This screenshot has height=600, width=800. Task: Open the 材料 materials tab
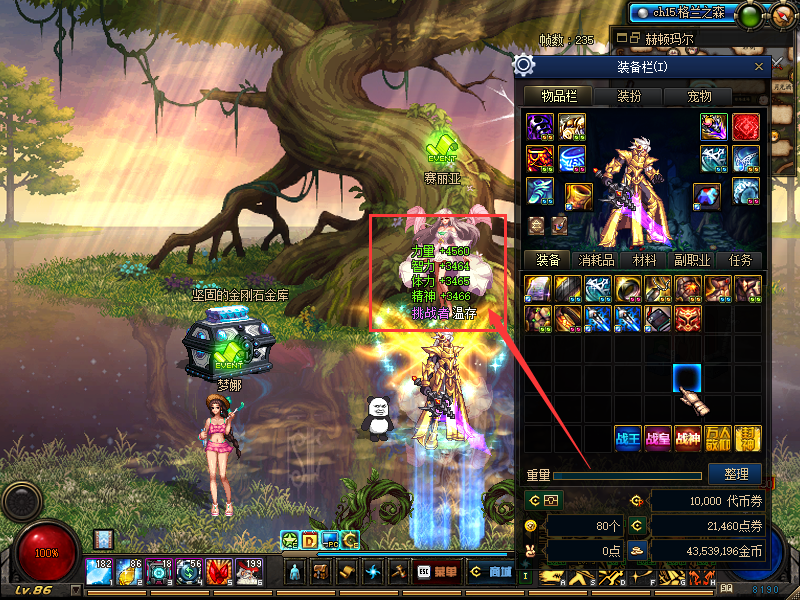click(640, 260)
